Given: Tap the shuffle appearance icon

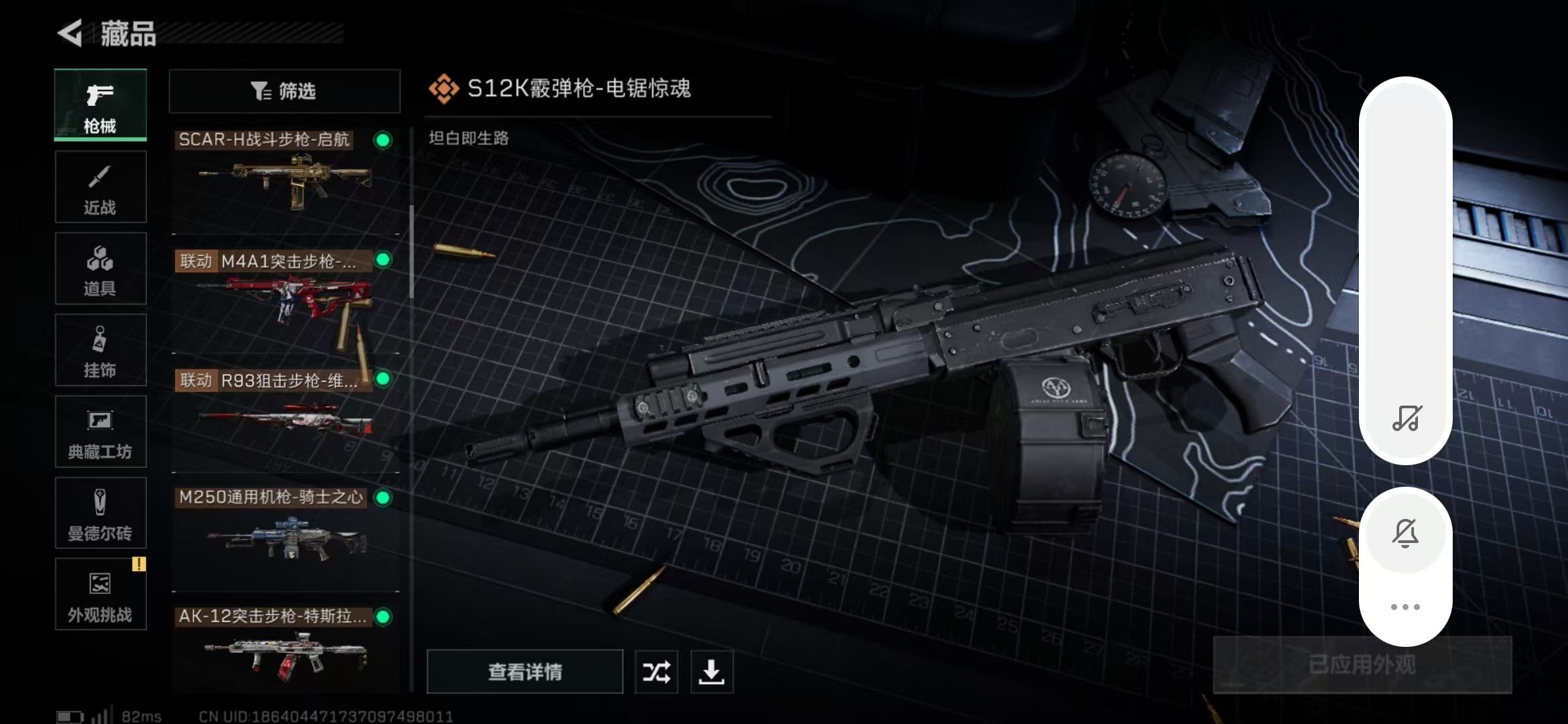Looking at the screenshot, I should click(x=655, y=672).
